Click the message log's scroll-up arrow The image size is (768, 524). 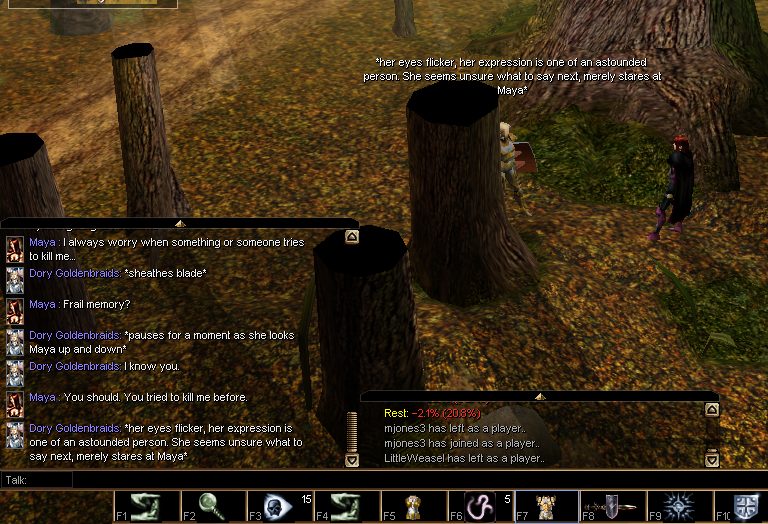(x=711, y=409)
